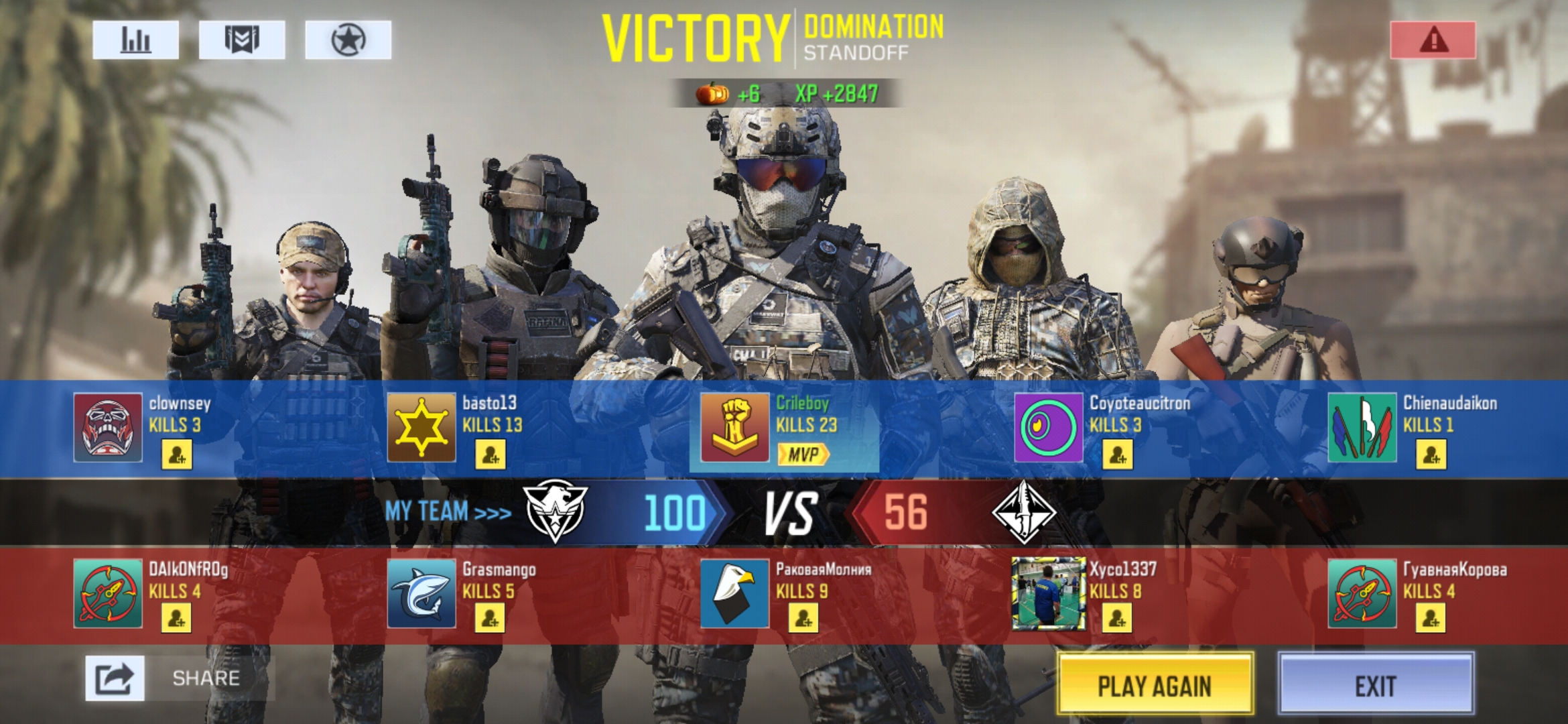This screenshot has width=1568, height=724.
Task: Add РаковаяМолния as a friend
Action: tap(804, 618)
